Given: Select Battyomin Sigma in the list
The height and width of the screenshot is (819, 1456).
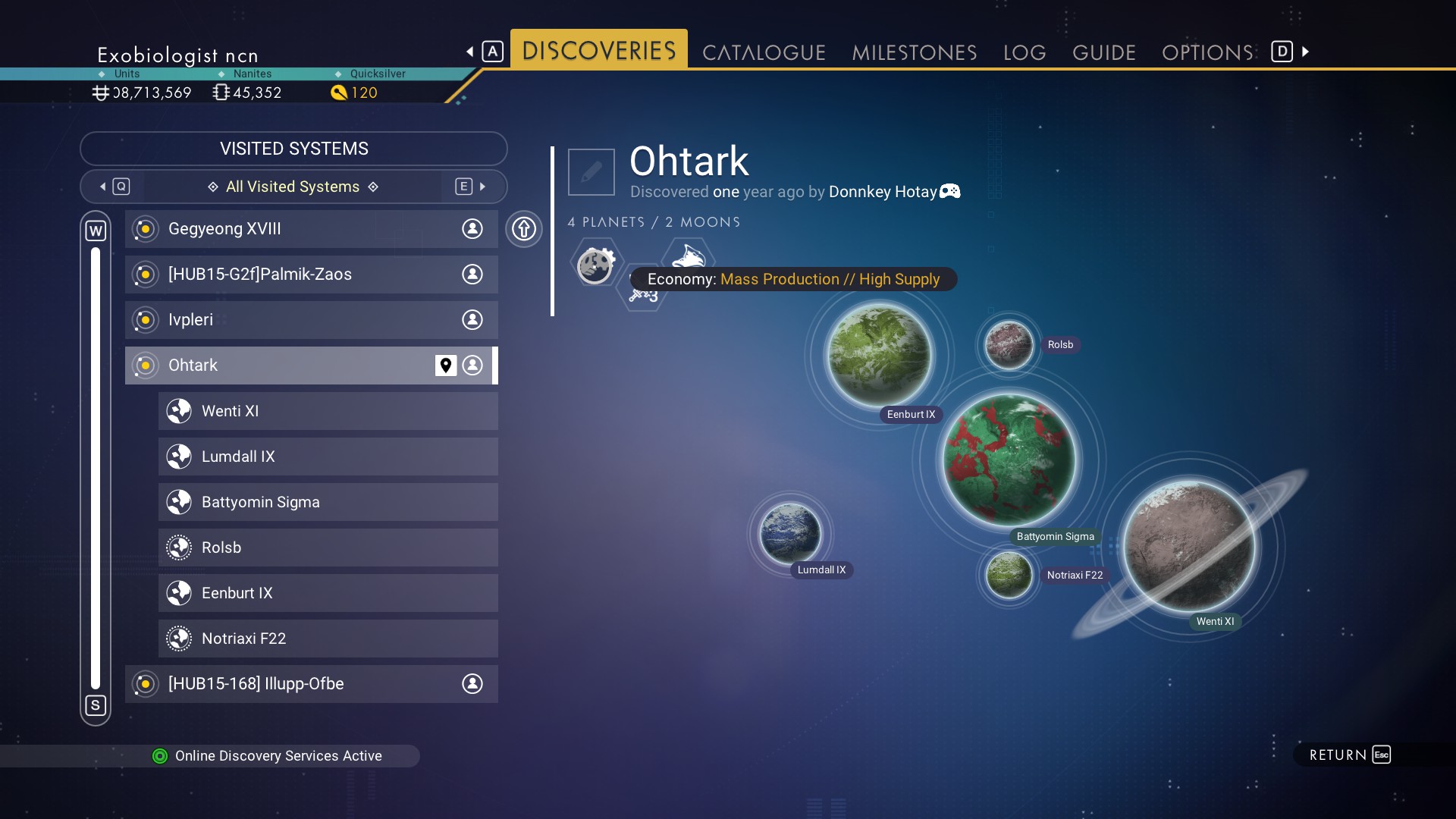Looking at the screenshot, I should (x=328, y=502).
